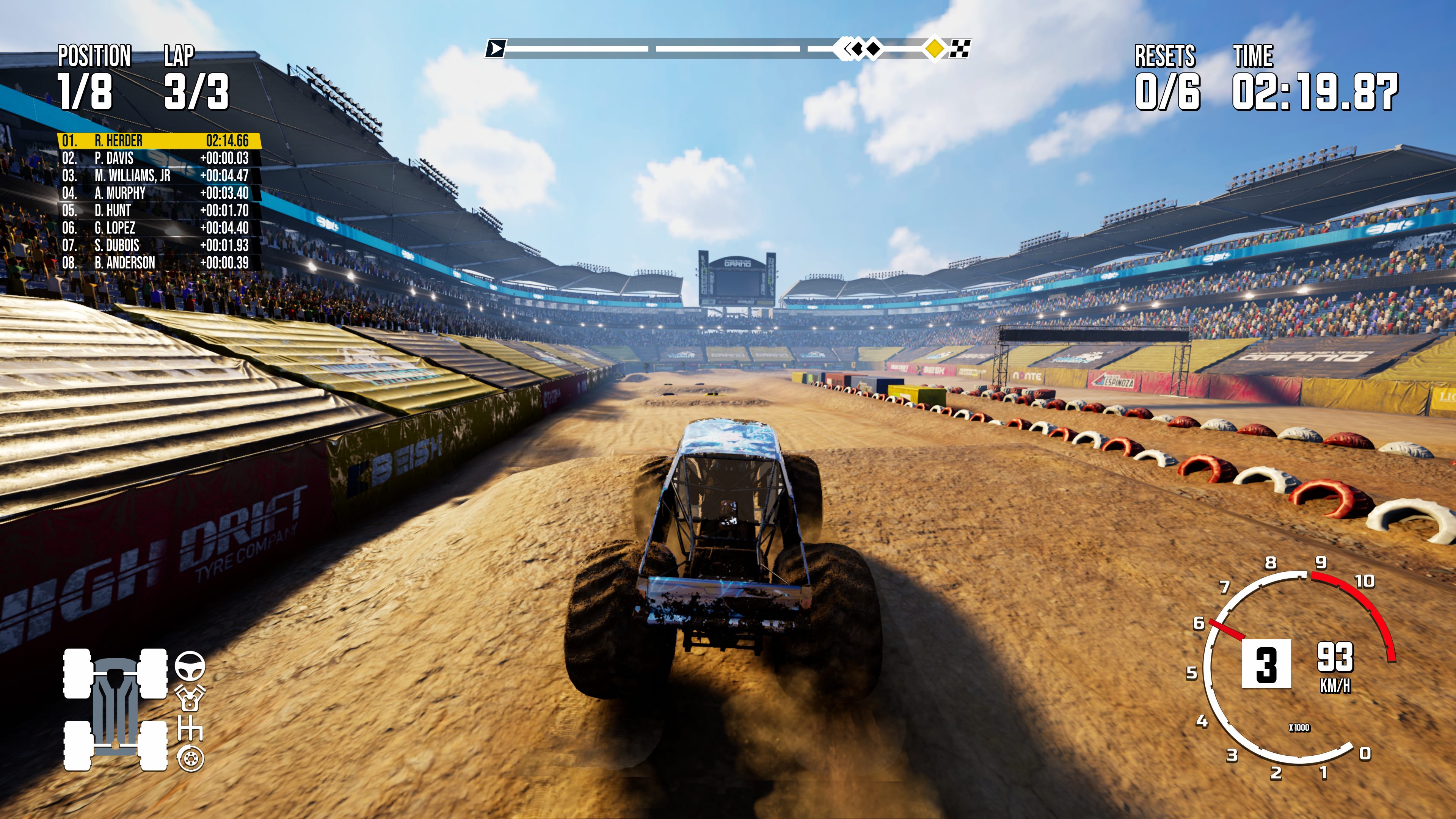
Task: Select A. Murphy's standings row
Action: [158, 193]
